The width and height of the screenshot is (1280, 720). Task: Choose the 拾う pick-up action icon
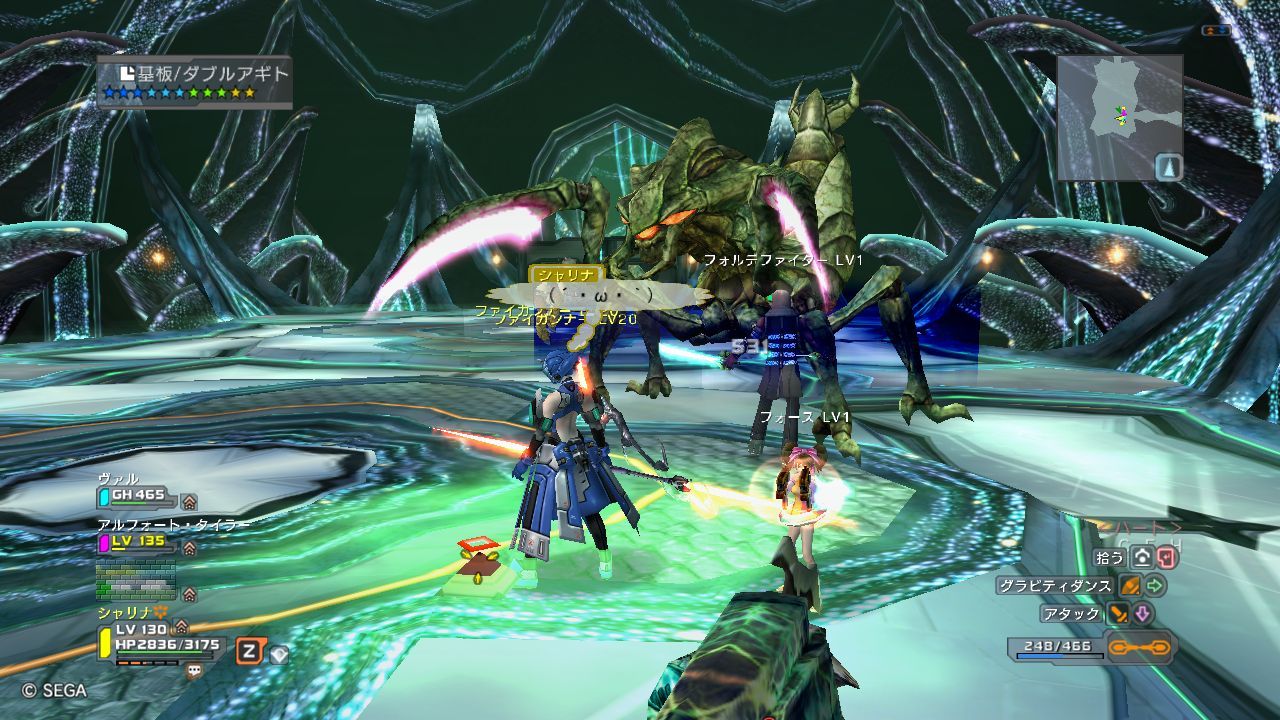1143,558
